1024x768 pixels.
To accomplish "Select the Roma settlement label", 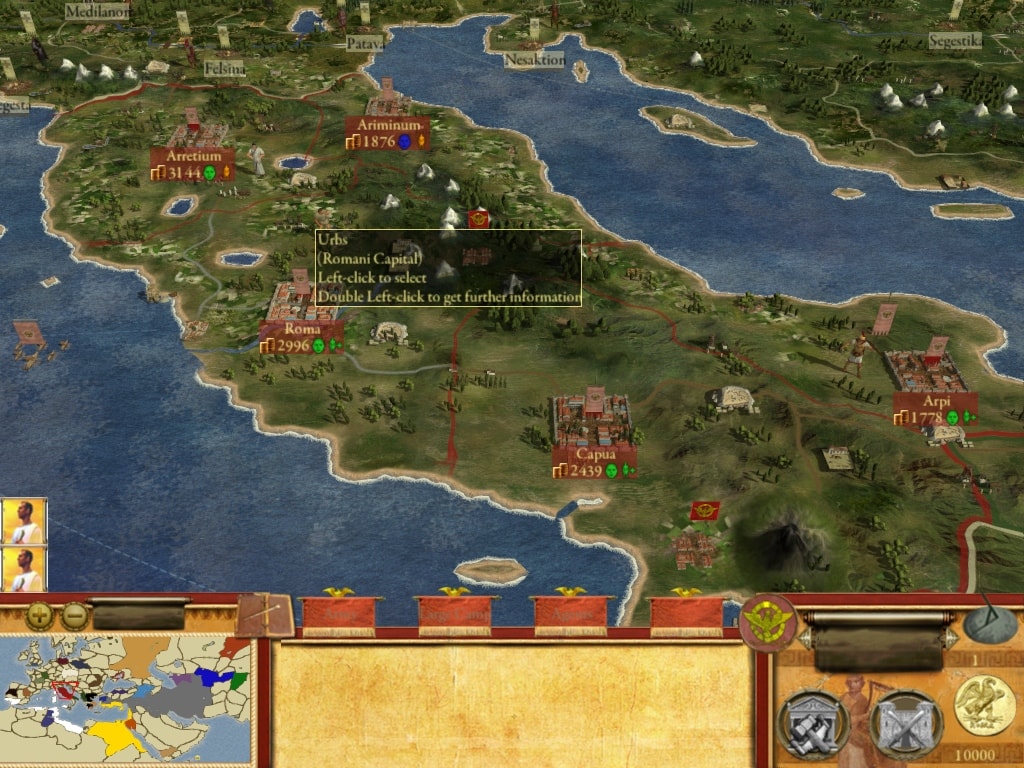I will click(302, 337).
